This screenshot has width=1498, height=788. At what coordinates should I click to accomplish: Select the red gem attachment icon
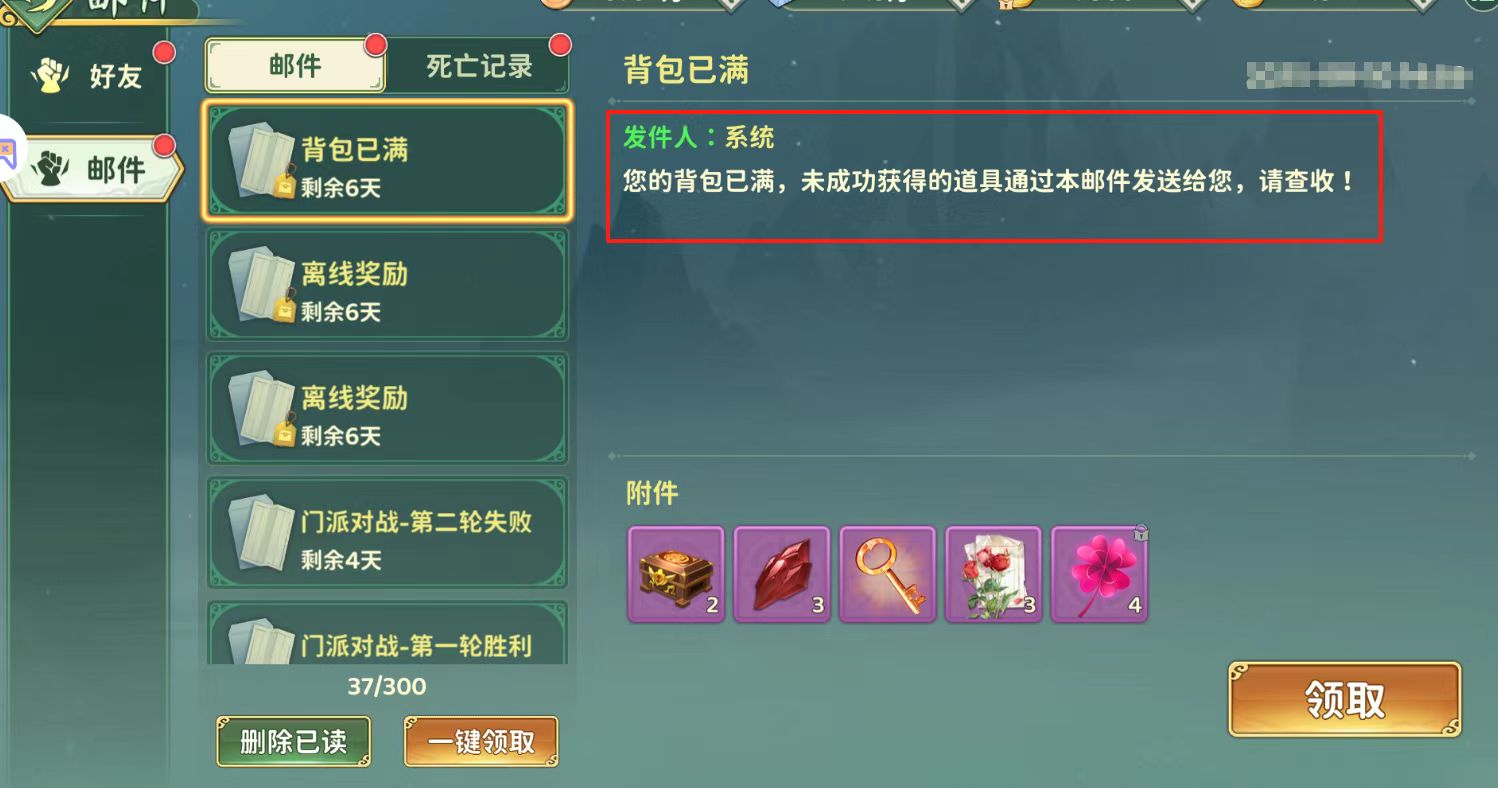point(781,573)
